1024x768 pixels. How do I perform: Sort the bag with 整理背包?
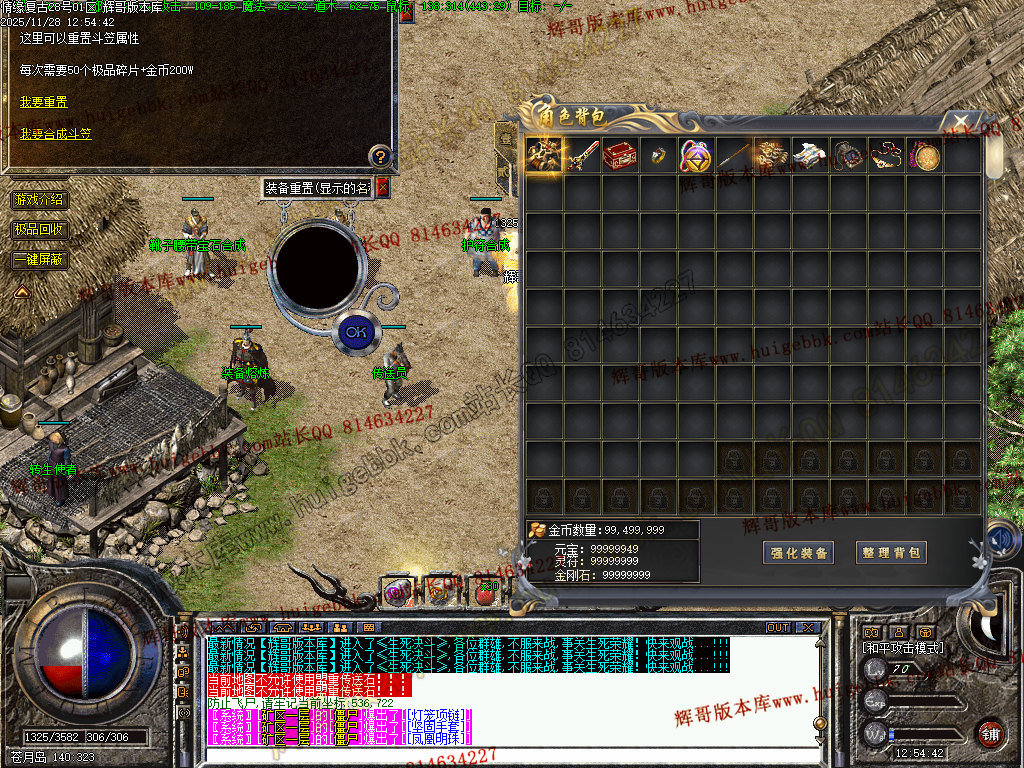[891, 553]
